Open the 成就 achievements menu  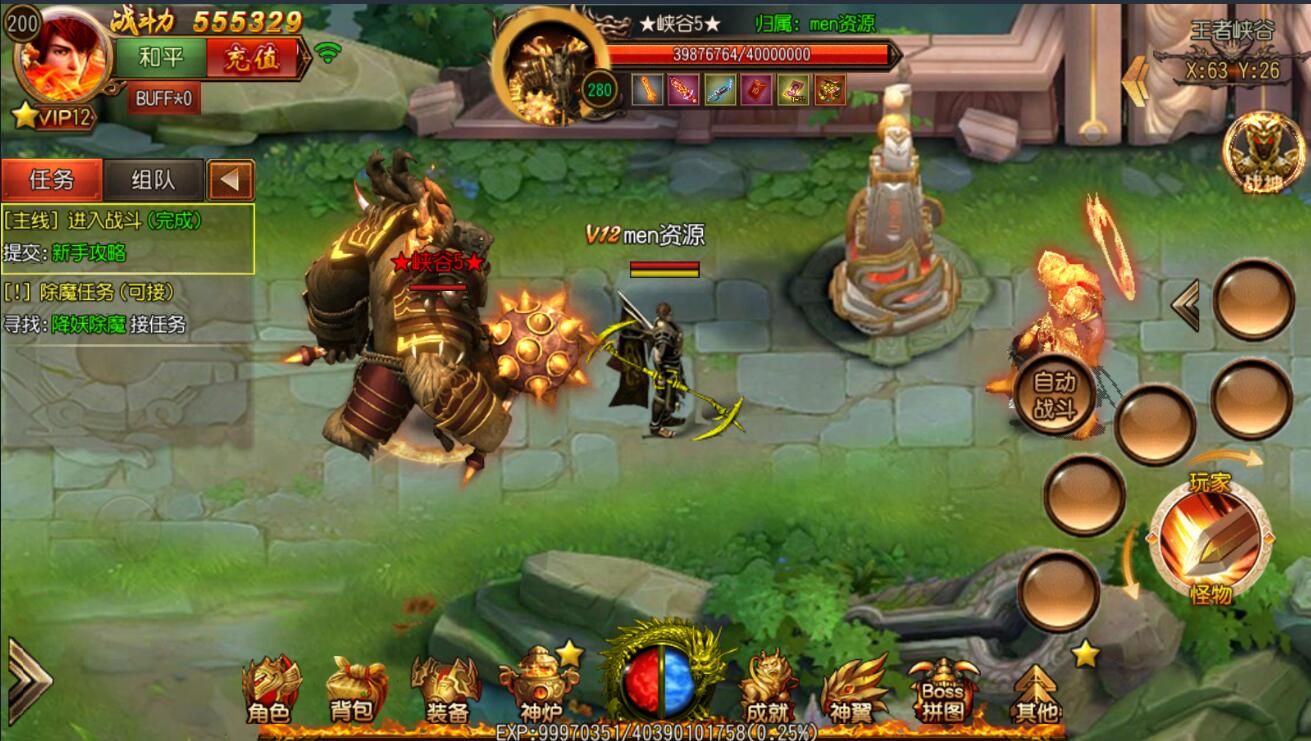click(x=766, y=690)
